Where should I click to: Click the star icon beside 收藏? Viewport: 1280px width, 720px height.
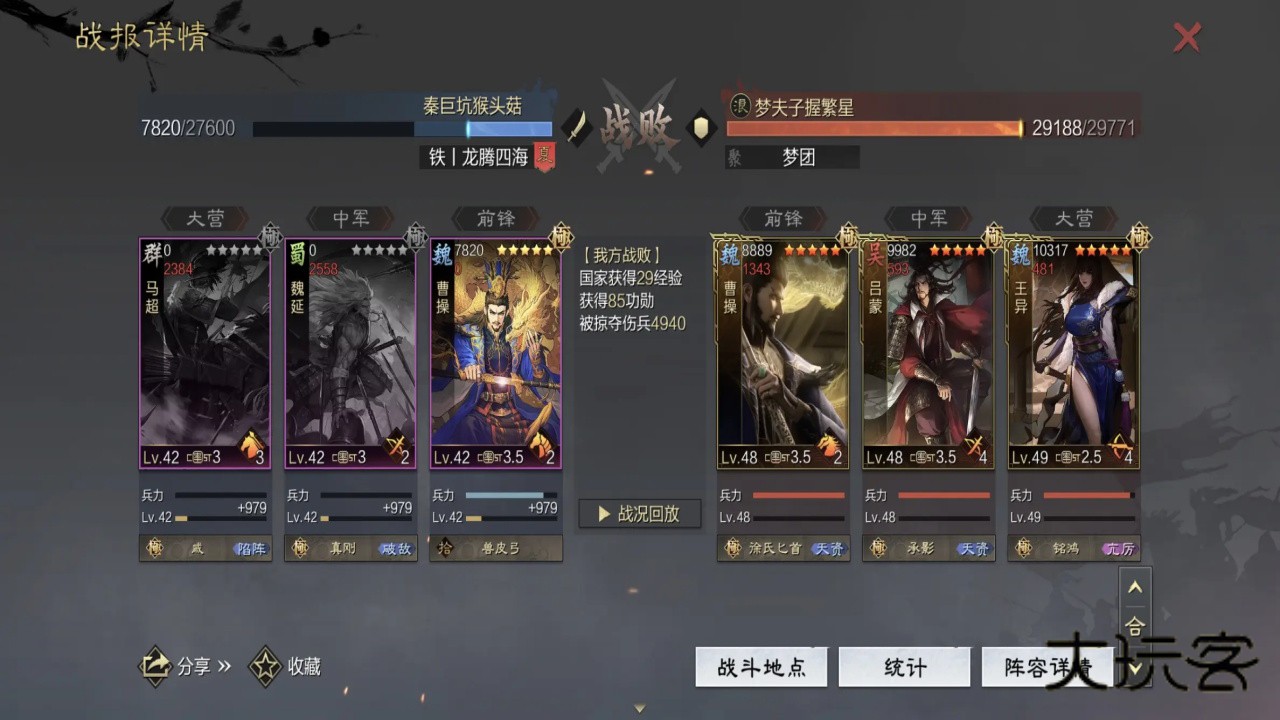coord(264,666)
